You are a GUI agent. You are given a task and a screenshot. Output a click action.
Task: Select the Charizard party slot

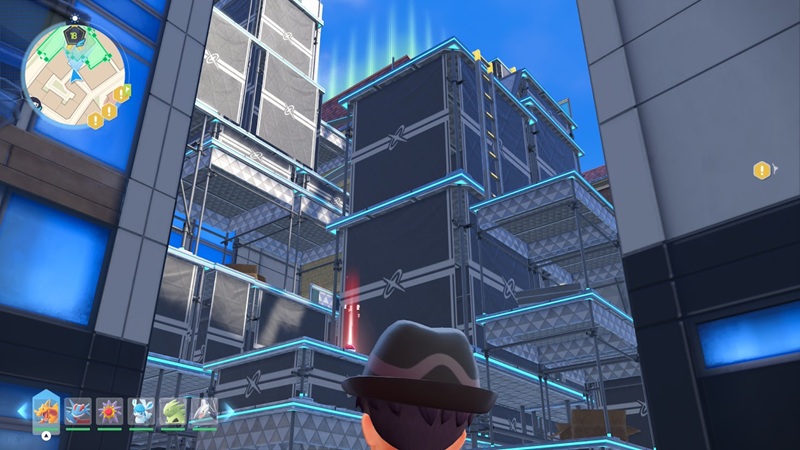pyautogui.click(x=48, y=410)
